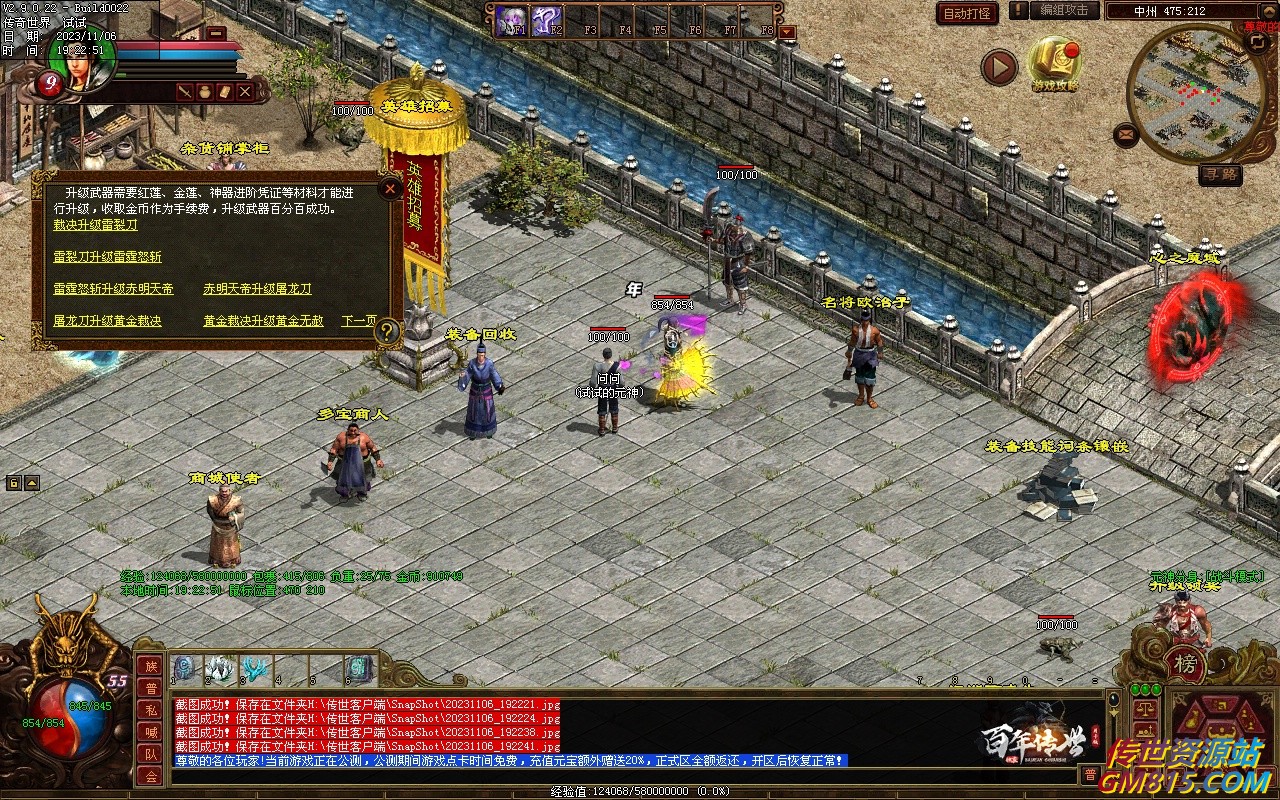Open the 游戏攻略 game guide book

pyautogui.click(x=1054, y=63)
